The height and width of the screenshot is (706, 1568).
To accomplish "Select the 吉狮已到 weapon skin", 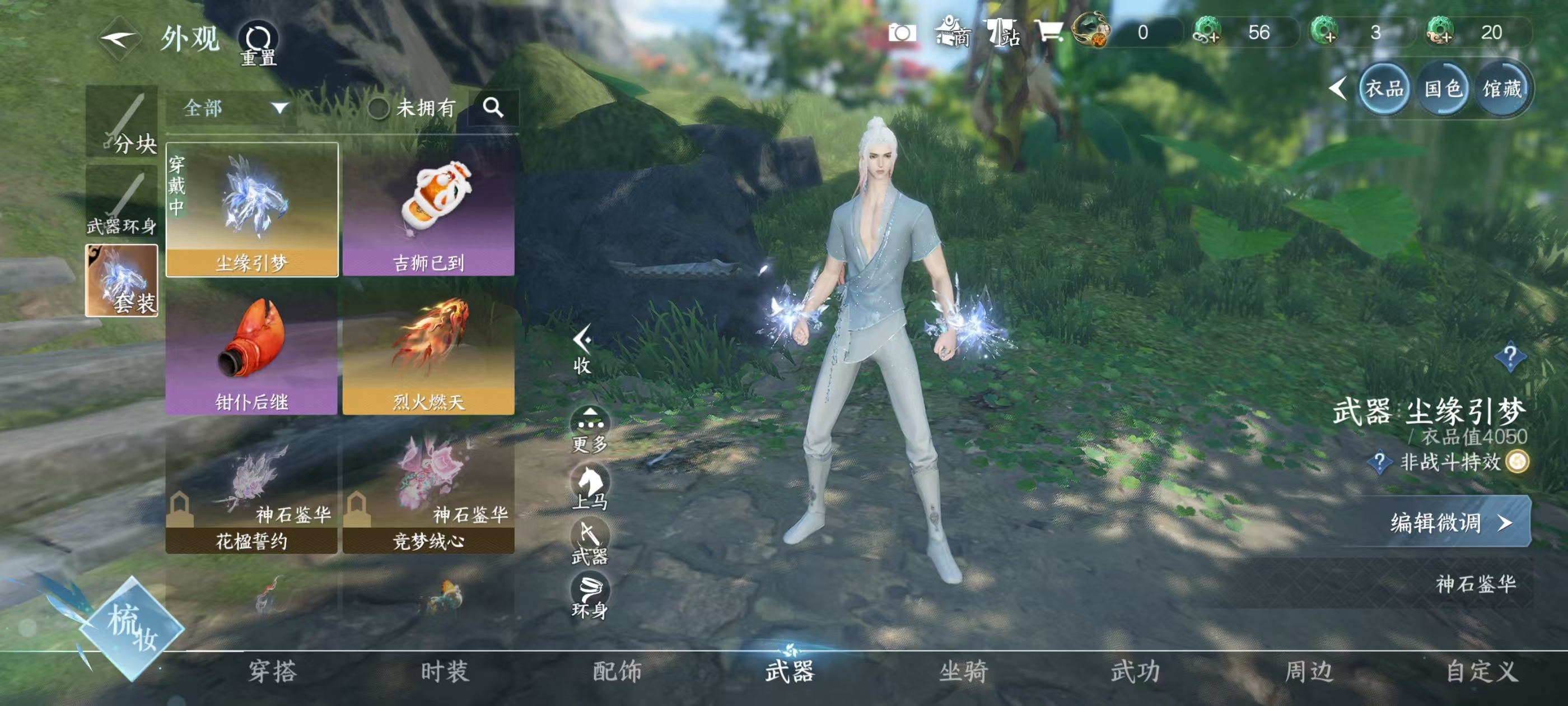I will point(428,209).
